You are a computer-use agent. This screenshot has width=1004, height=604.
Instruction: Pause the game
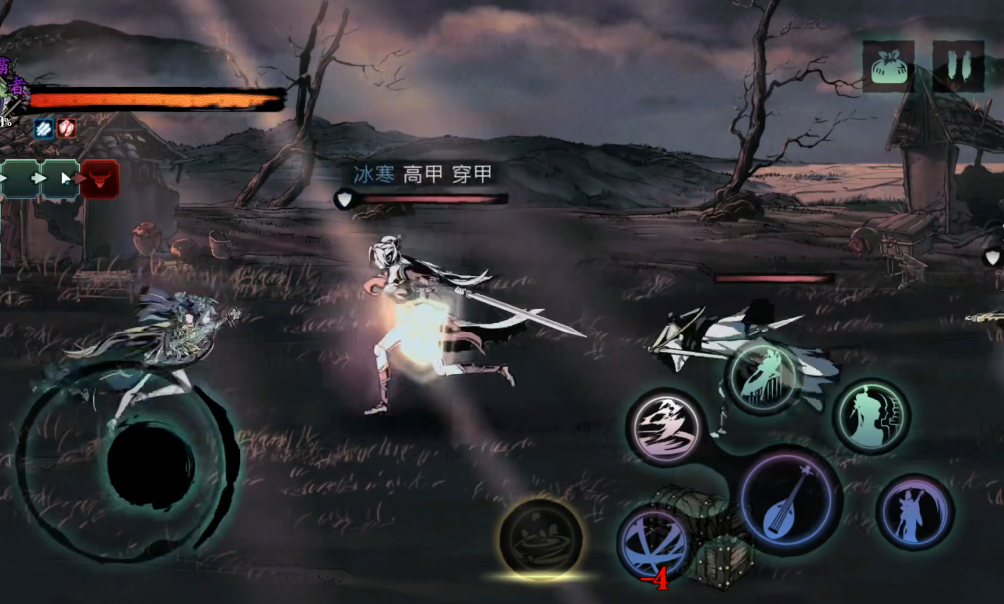[x=958, y=67]
